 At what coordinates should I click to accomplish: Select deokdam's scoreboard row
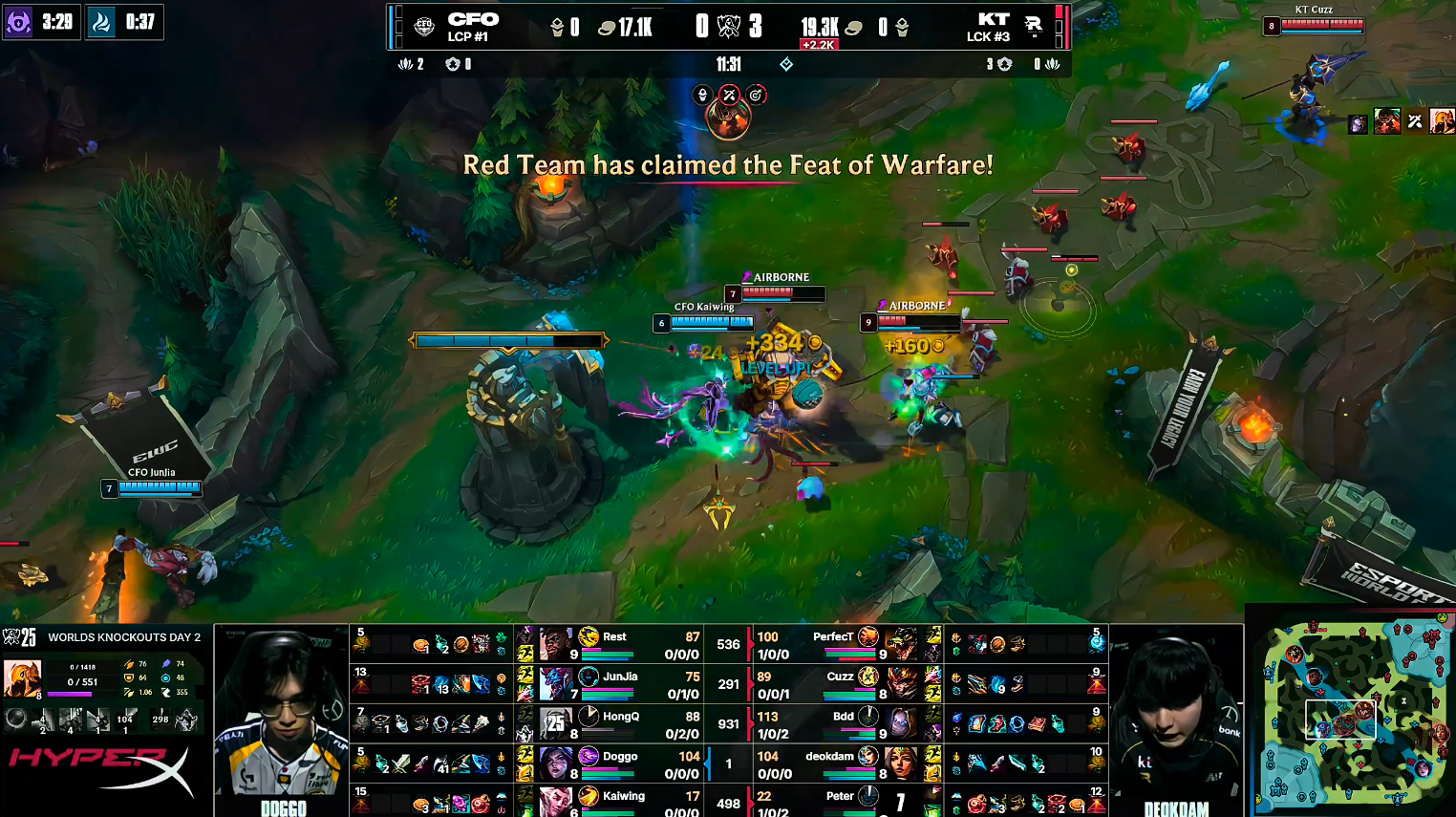[829, 763]
